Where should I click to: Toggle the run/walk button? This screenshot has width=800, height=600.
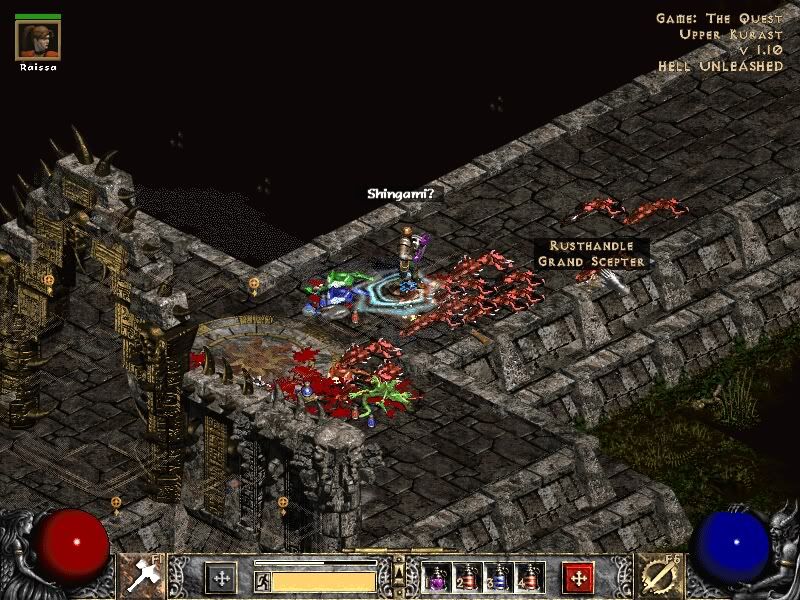point(263,580)
